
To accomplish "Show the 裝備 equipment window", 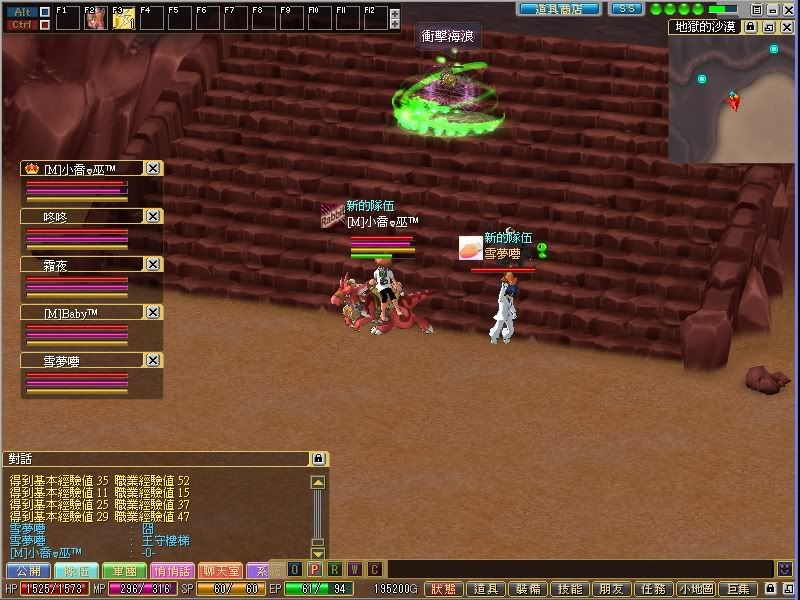I will 529,590.
